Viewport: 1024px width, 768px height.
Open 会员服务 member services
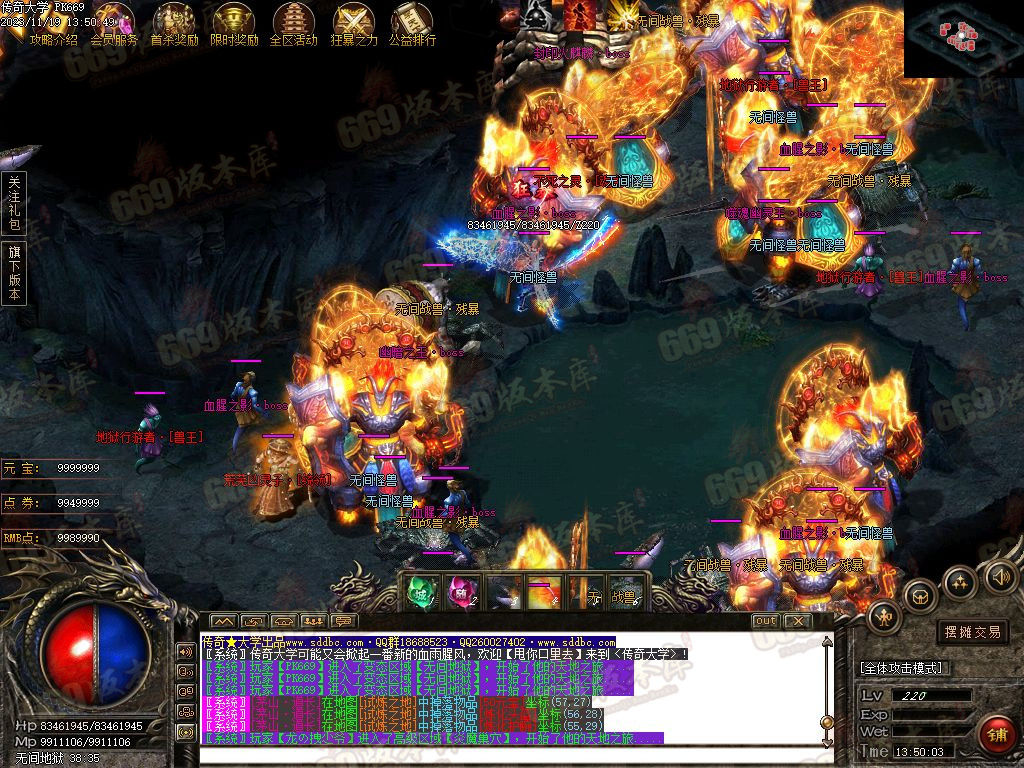pyautogui.click(x=114, y=24)
